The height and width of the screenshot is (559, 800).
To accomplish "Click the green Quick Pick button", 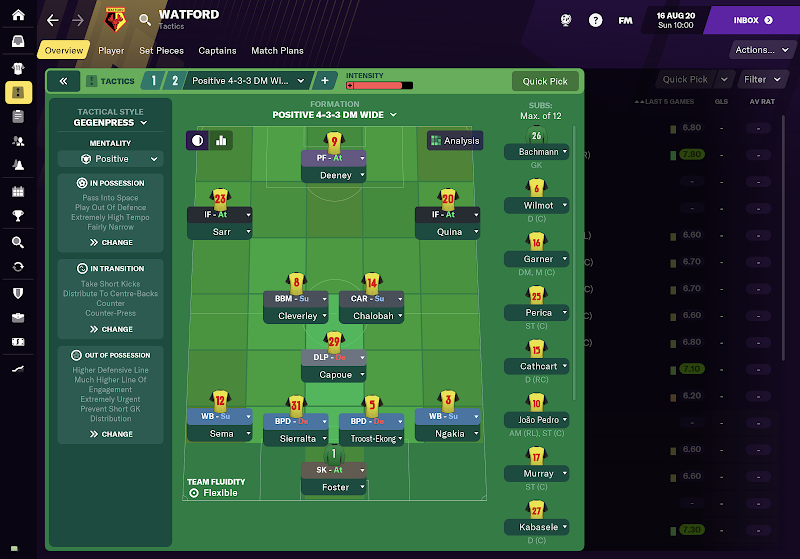I will click(544, 82).
